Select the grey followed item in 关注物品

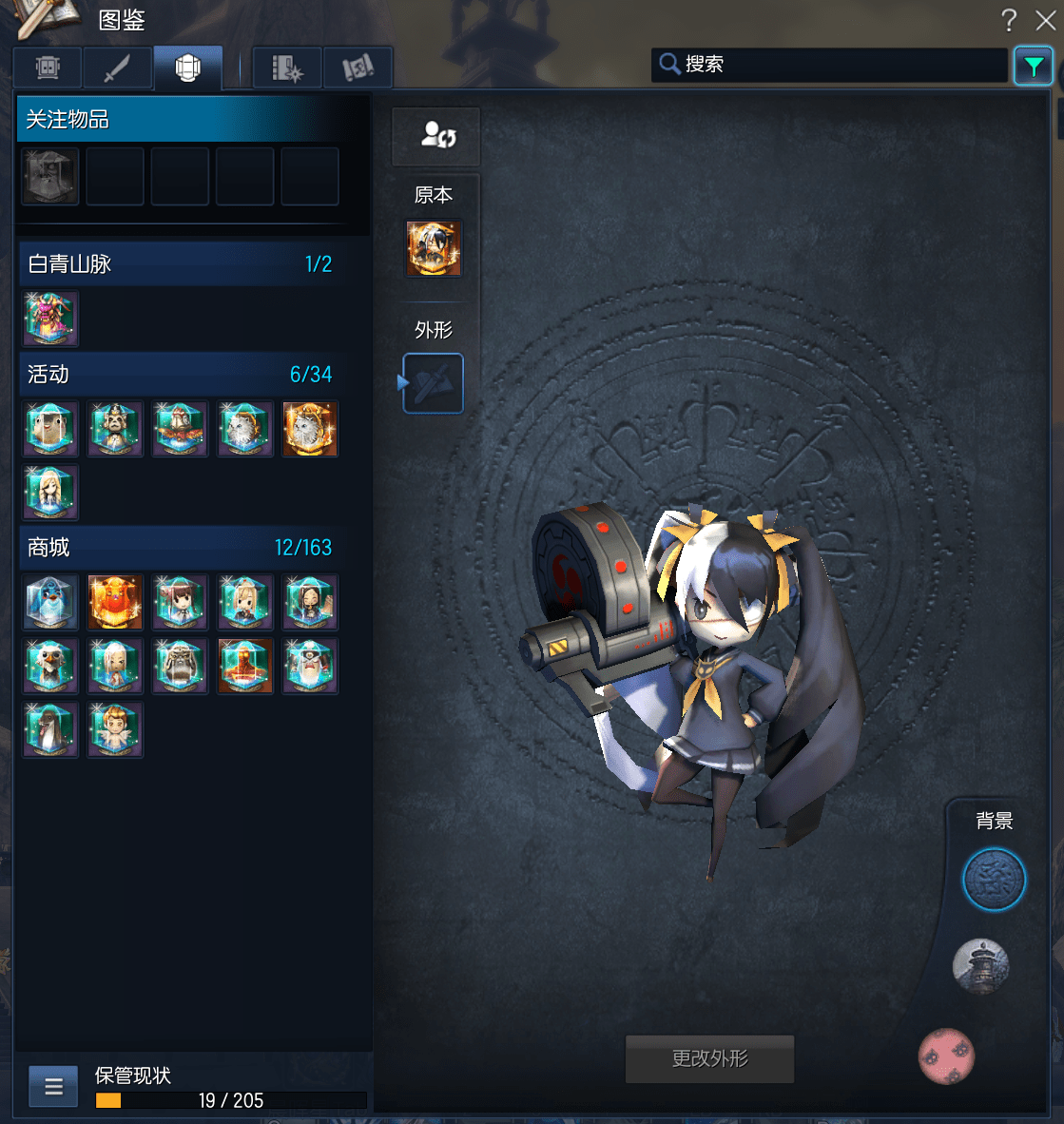(x=50, y=177)
